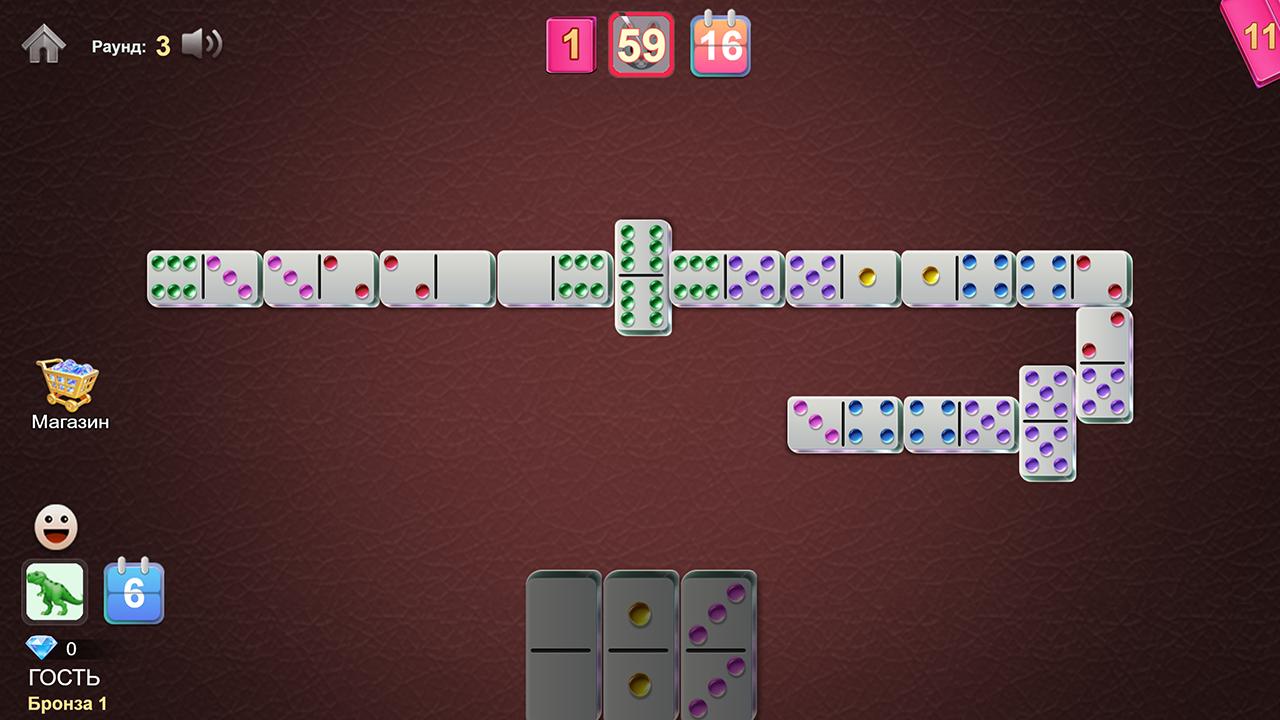
Task: Click the calendar badge showing 16
Action: coord(720,45)
